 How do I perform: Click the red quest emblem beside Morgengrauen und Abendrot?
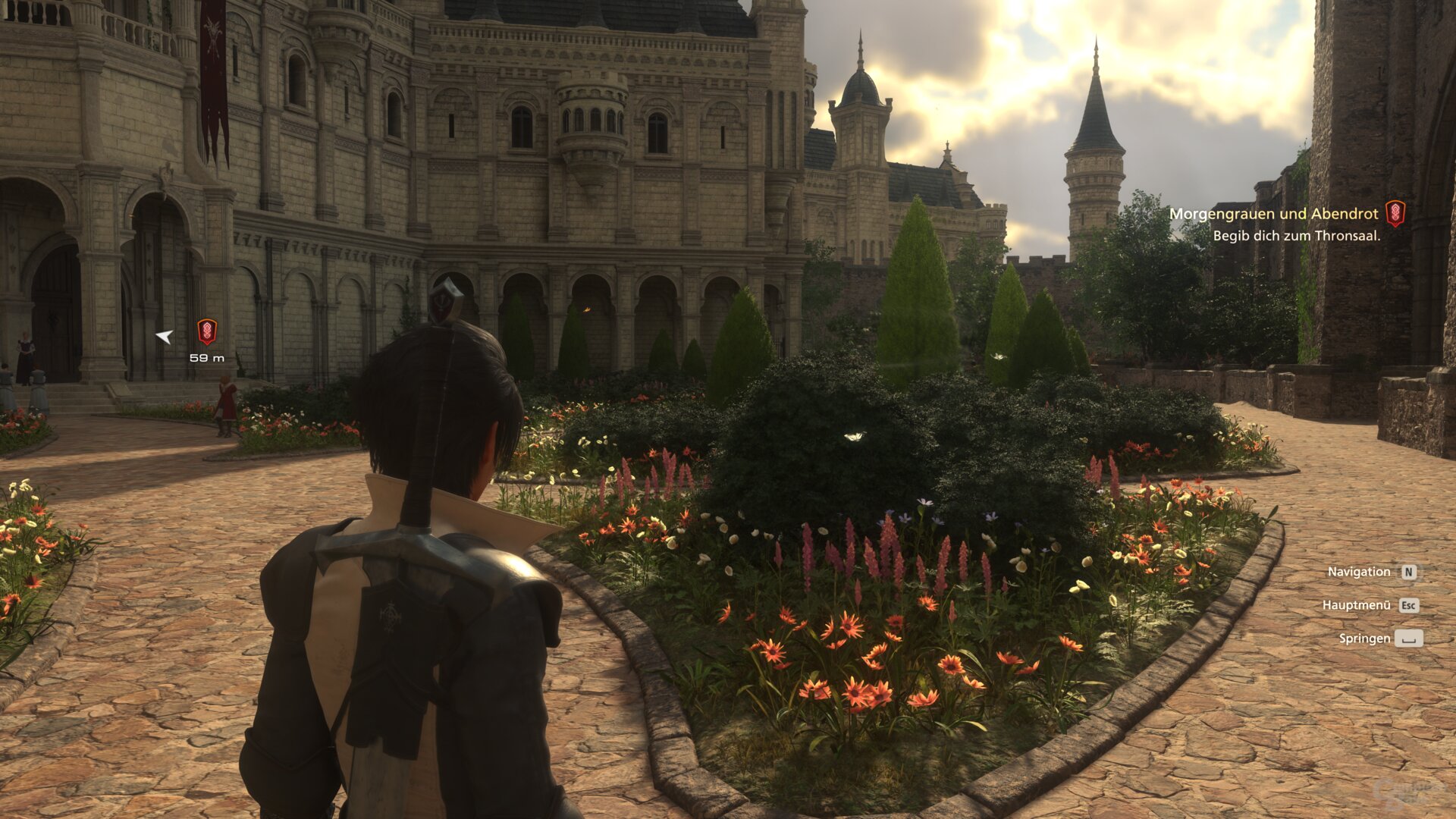[1396, 214]
